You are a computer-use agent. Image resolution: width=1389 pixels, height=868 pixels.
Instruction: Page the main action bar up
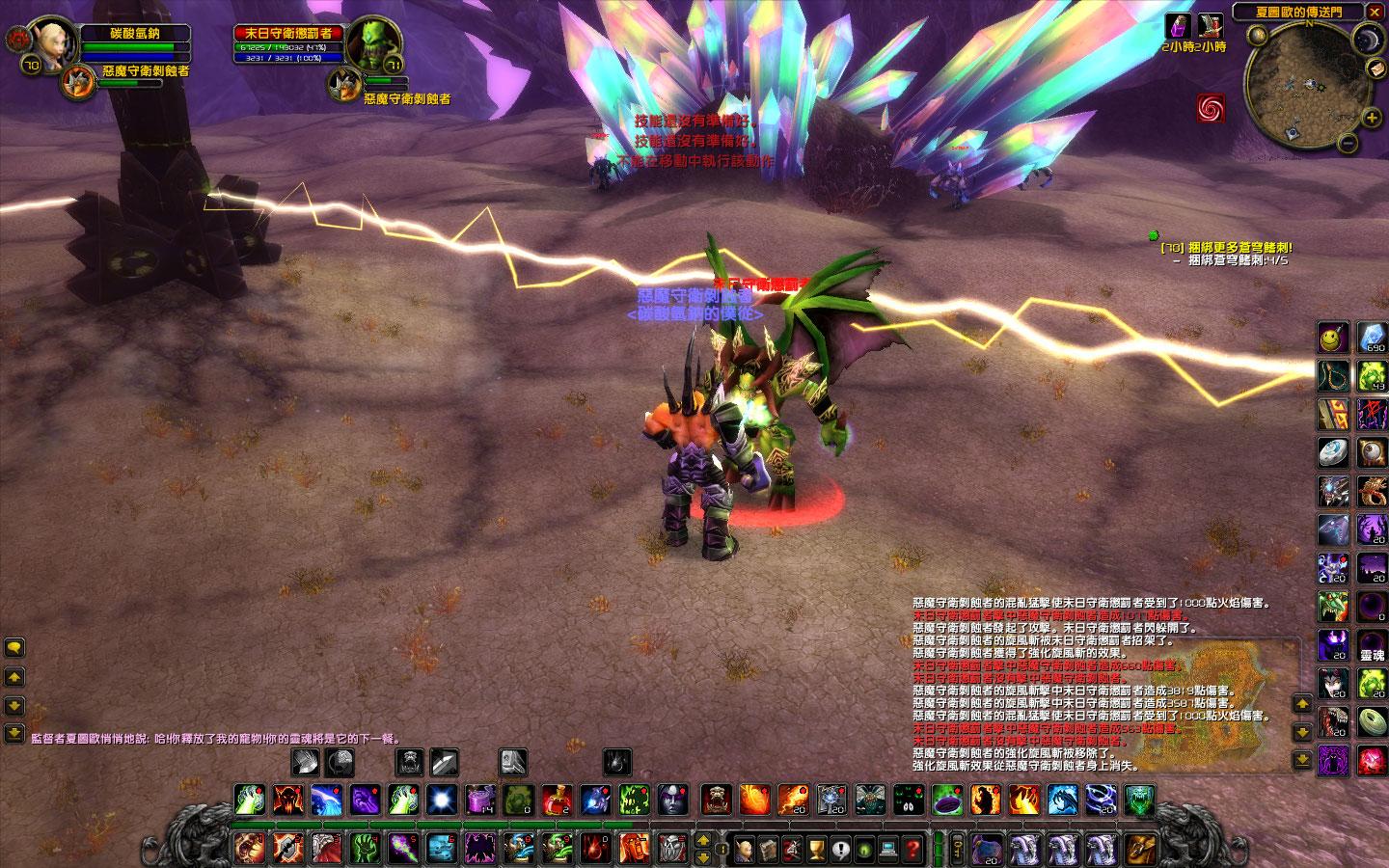tap(703, 839)
